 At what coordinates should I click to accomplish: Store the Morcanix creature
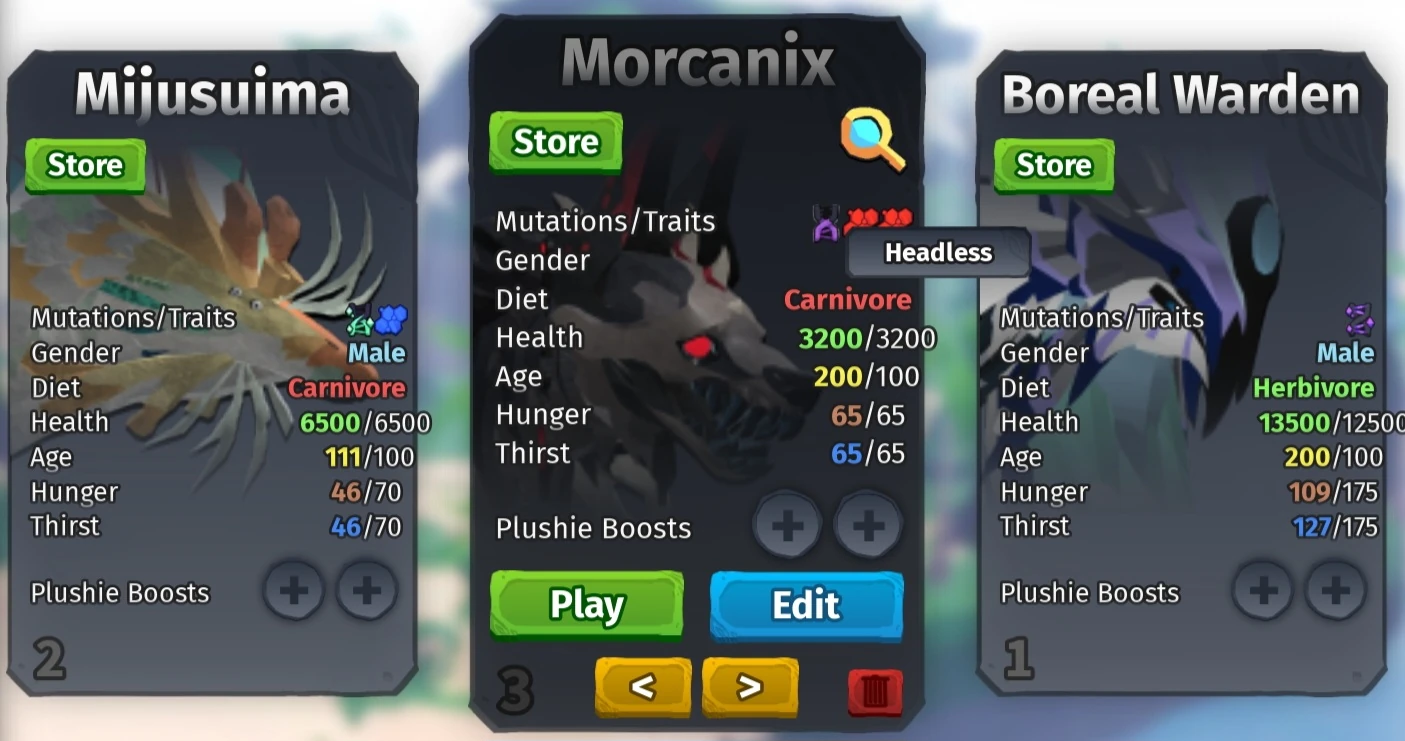(555, 141)
